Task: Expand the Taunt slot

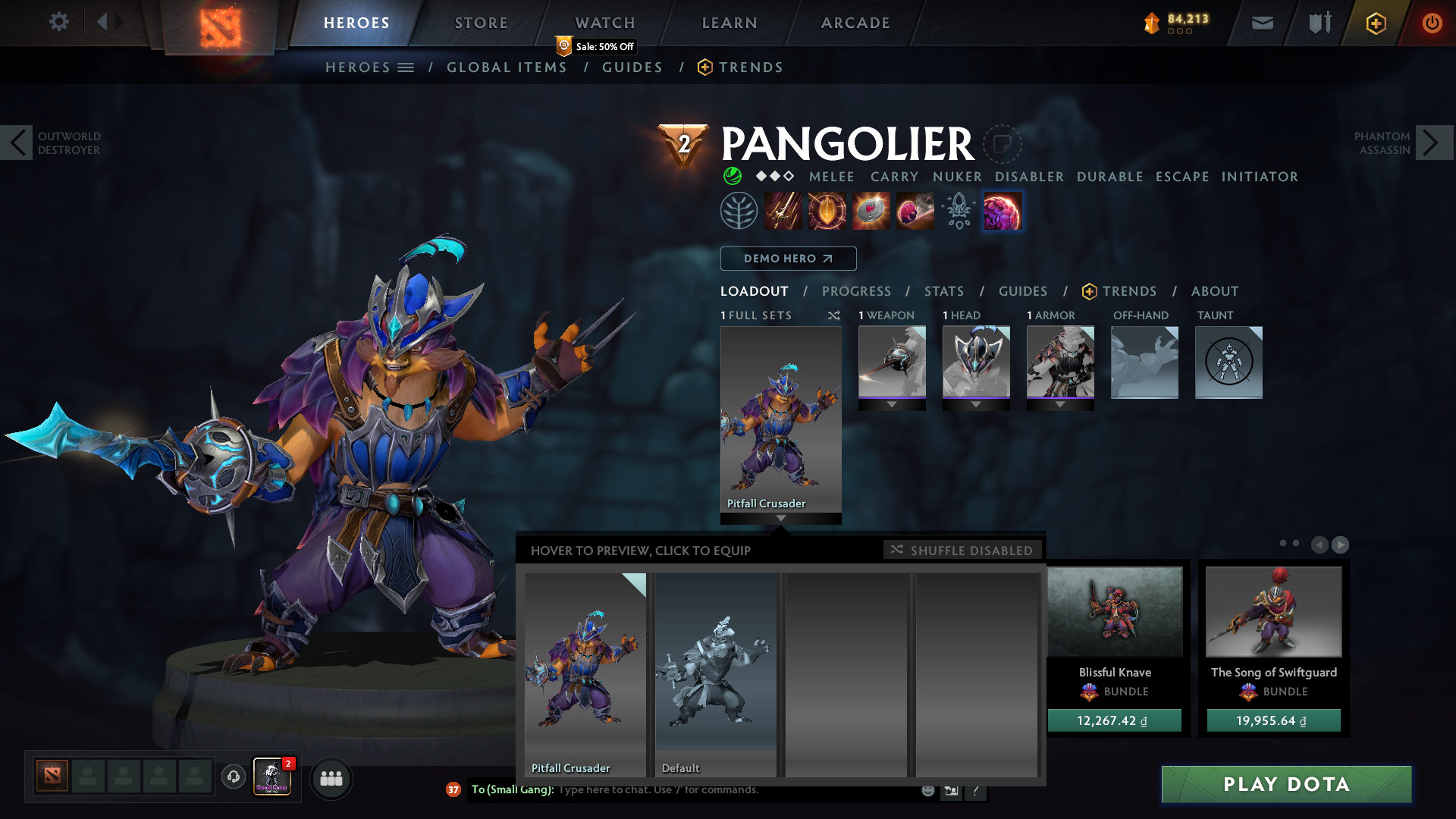Action: 1228,362
